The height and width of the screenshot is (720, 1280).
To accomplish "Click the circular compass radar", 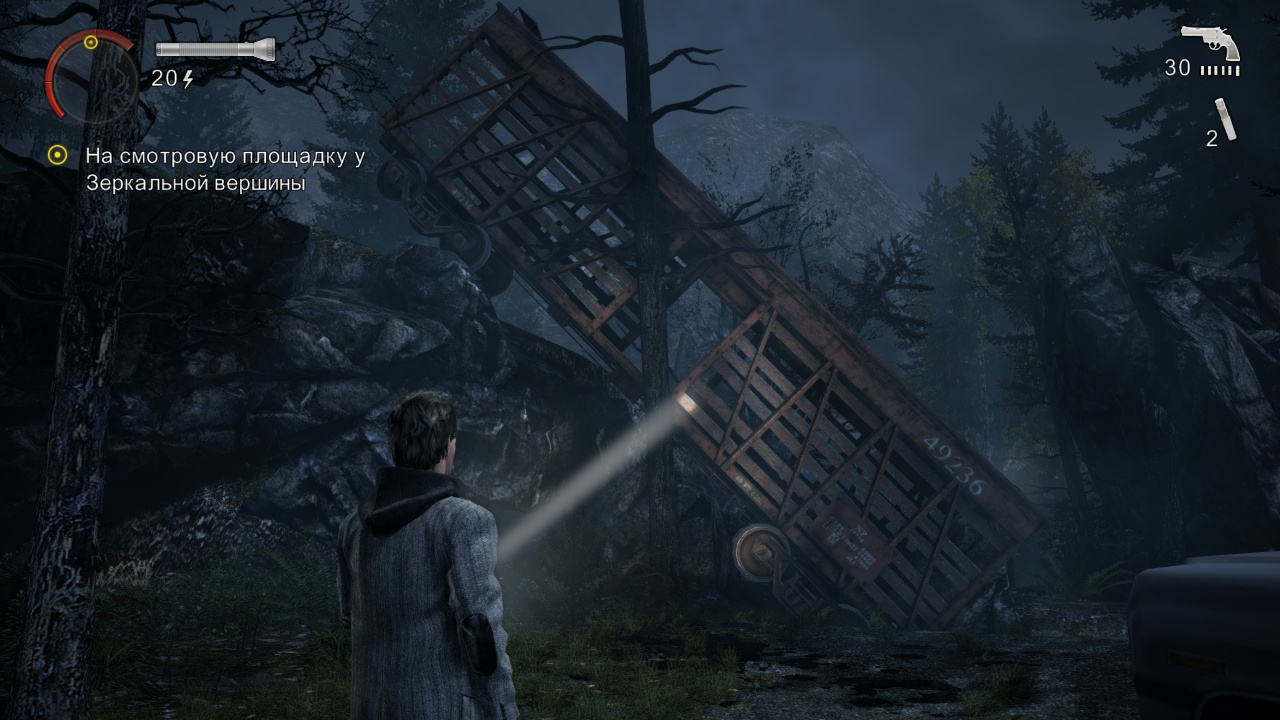I will (x=90, y=75).
